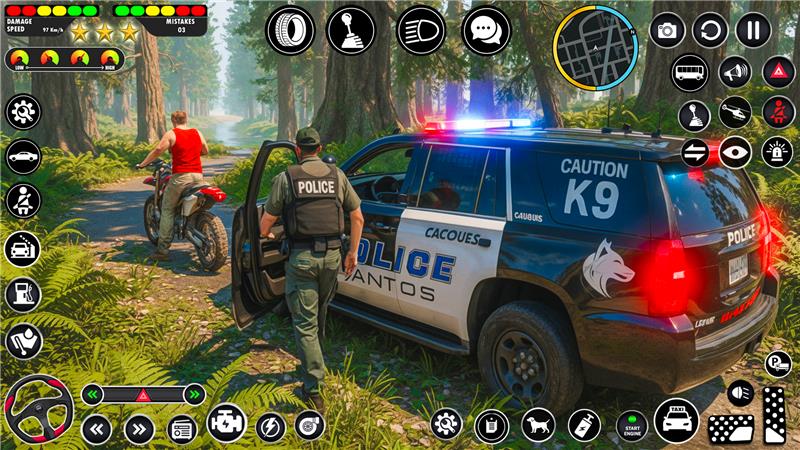Activate the police siren light button
The image size is (800, 450).
777,152
